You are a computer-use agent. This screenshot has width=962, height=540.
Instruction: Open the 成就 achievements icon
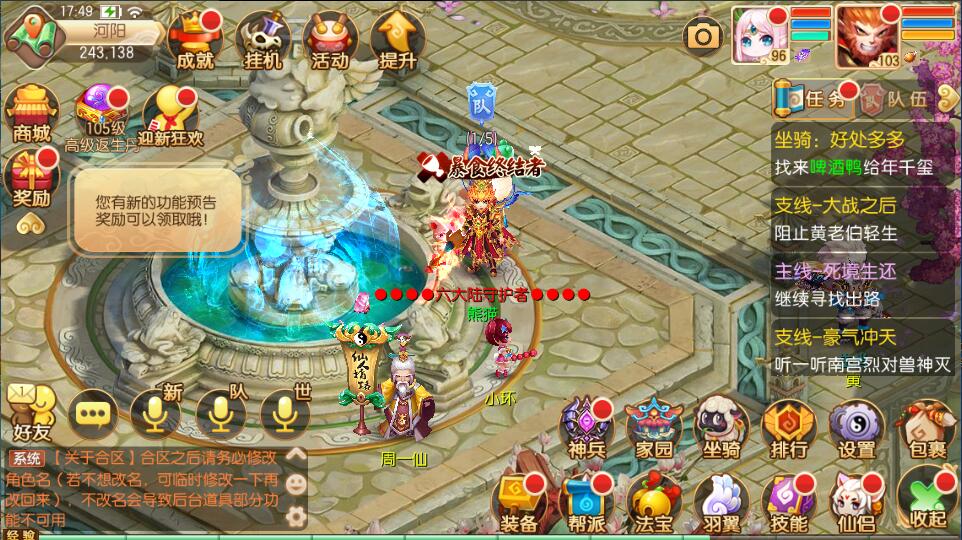click(x=195, y=41)
